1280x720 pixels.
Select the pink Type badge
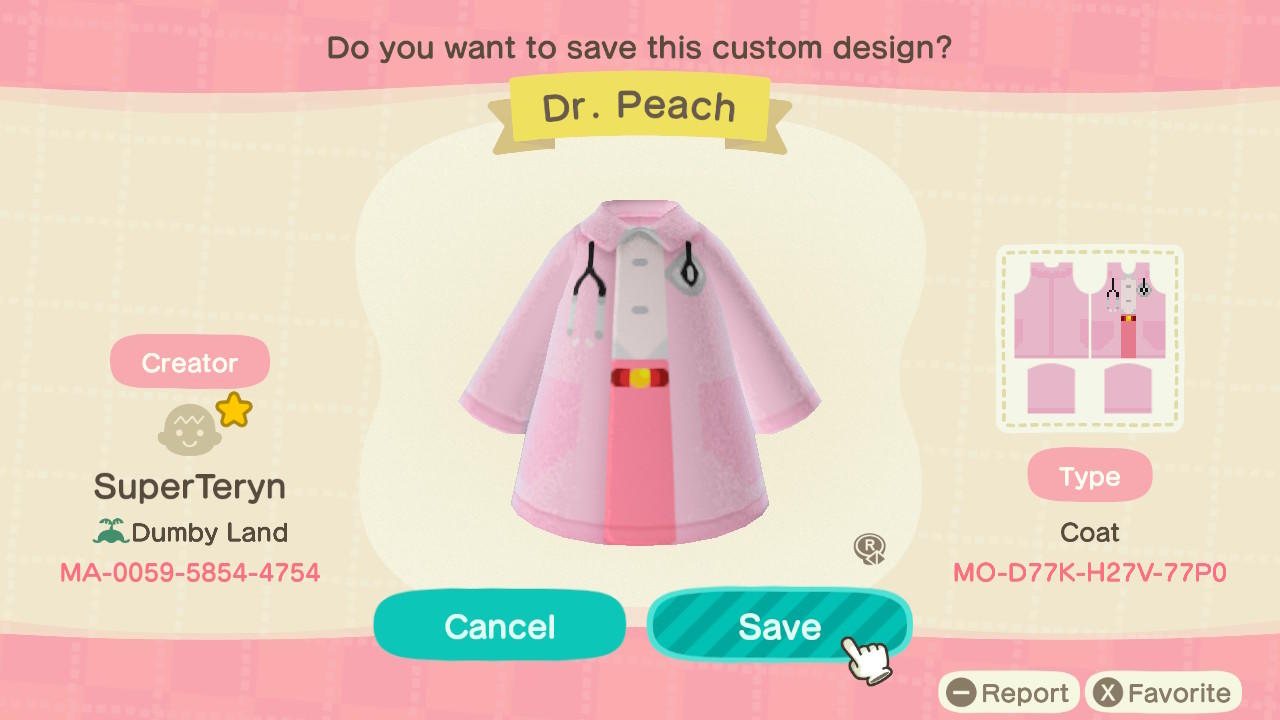pyautogui.click(x=1089, y=475)
